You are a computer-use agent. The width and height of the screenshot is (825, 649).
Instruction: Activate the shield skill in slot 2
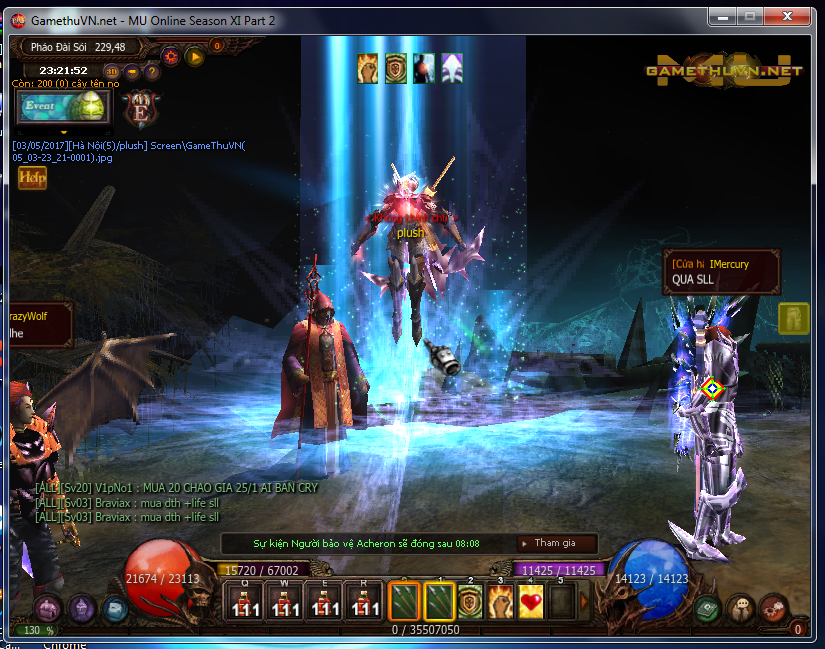pos(470,601)
